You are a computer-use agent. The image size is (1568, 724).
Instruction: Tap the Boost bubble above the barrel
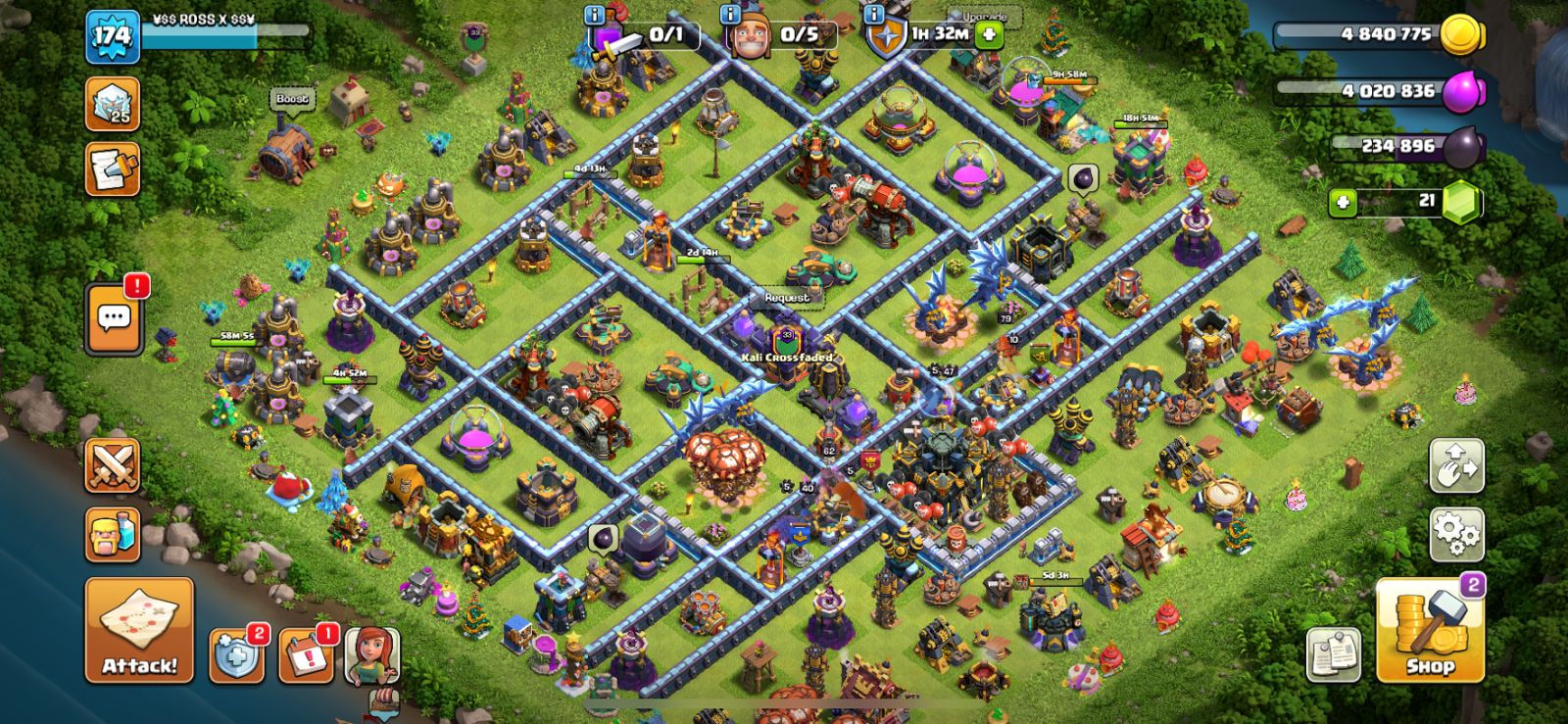291,98
